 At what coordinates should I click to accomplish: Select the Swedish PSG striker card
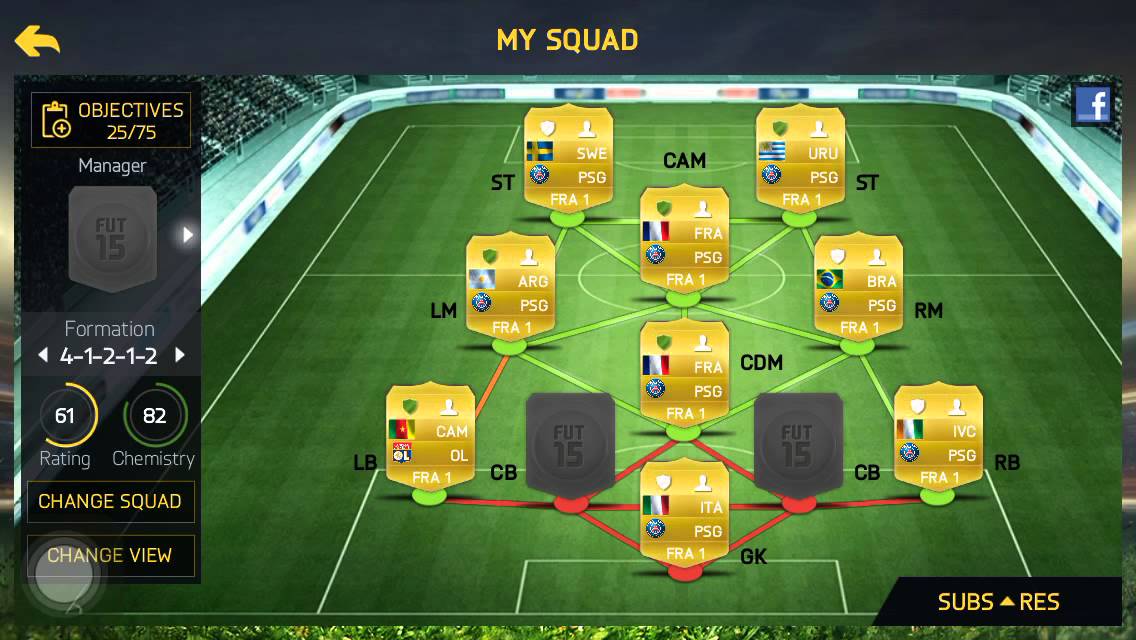click(568, 157)
